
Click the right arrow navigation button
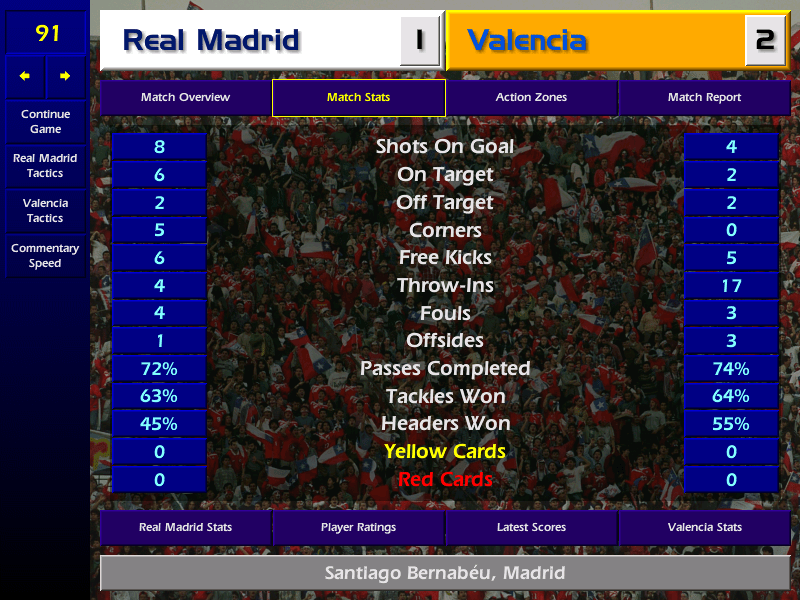(66, 76)
